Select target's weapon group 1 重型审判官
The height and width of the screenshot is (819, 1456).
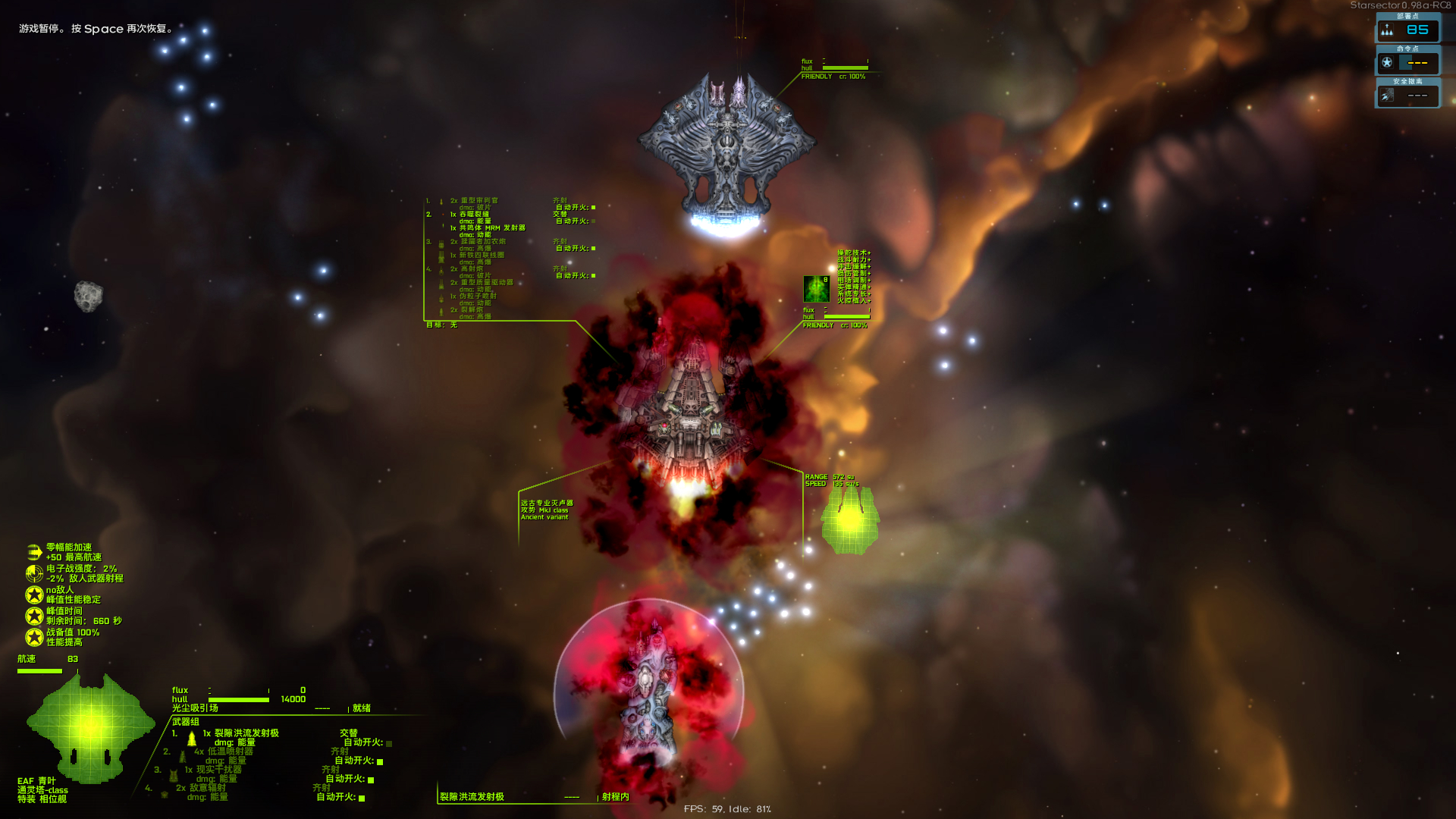point(479,201)
